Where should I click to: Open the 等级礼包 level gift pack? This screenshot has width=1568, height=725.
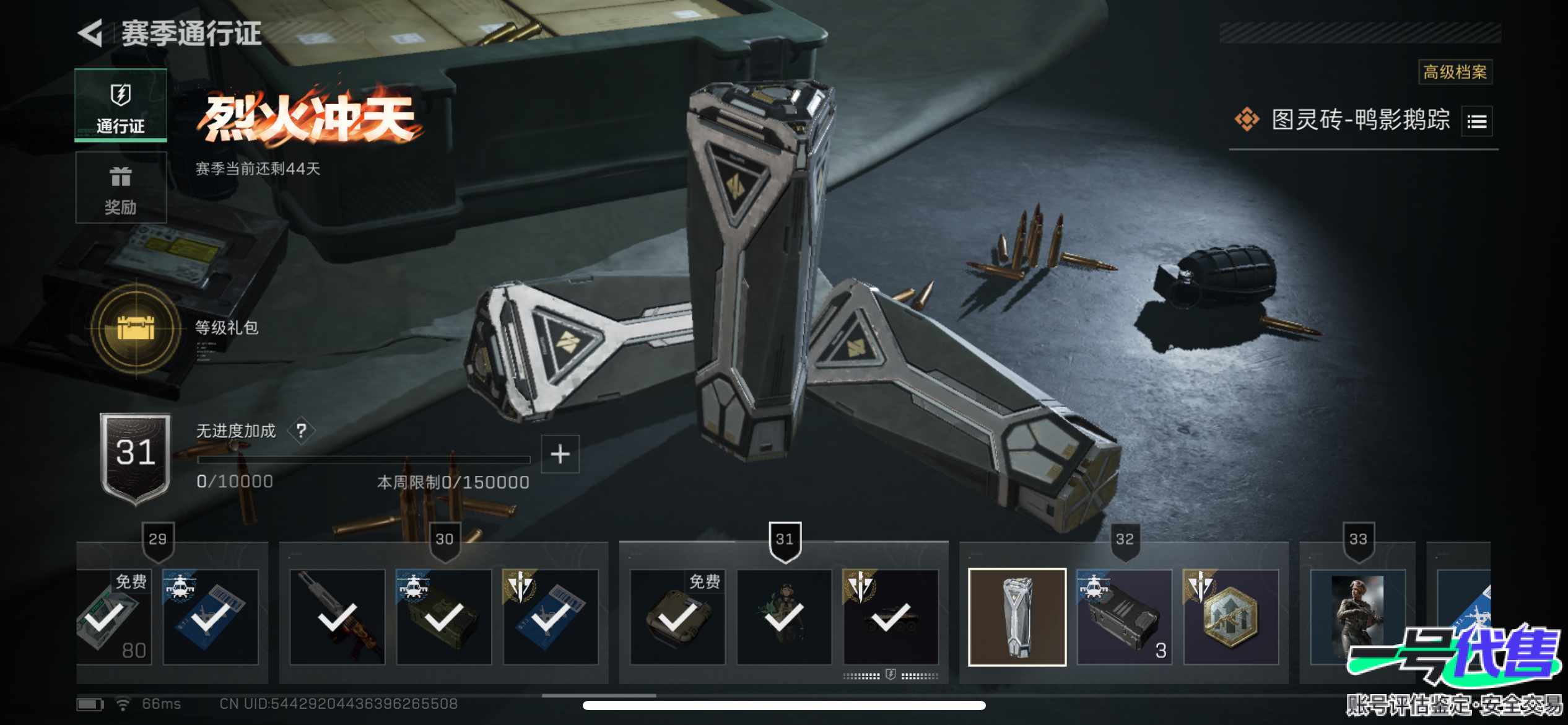pos(136,328)
